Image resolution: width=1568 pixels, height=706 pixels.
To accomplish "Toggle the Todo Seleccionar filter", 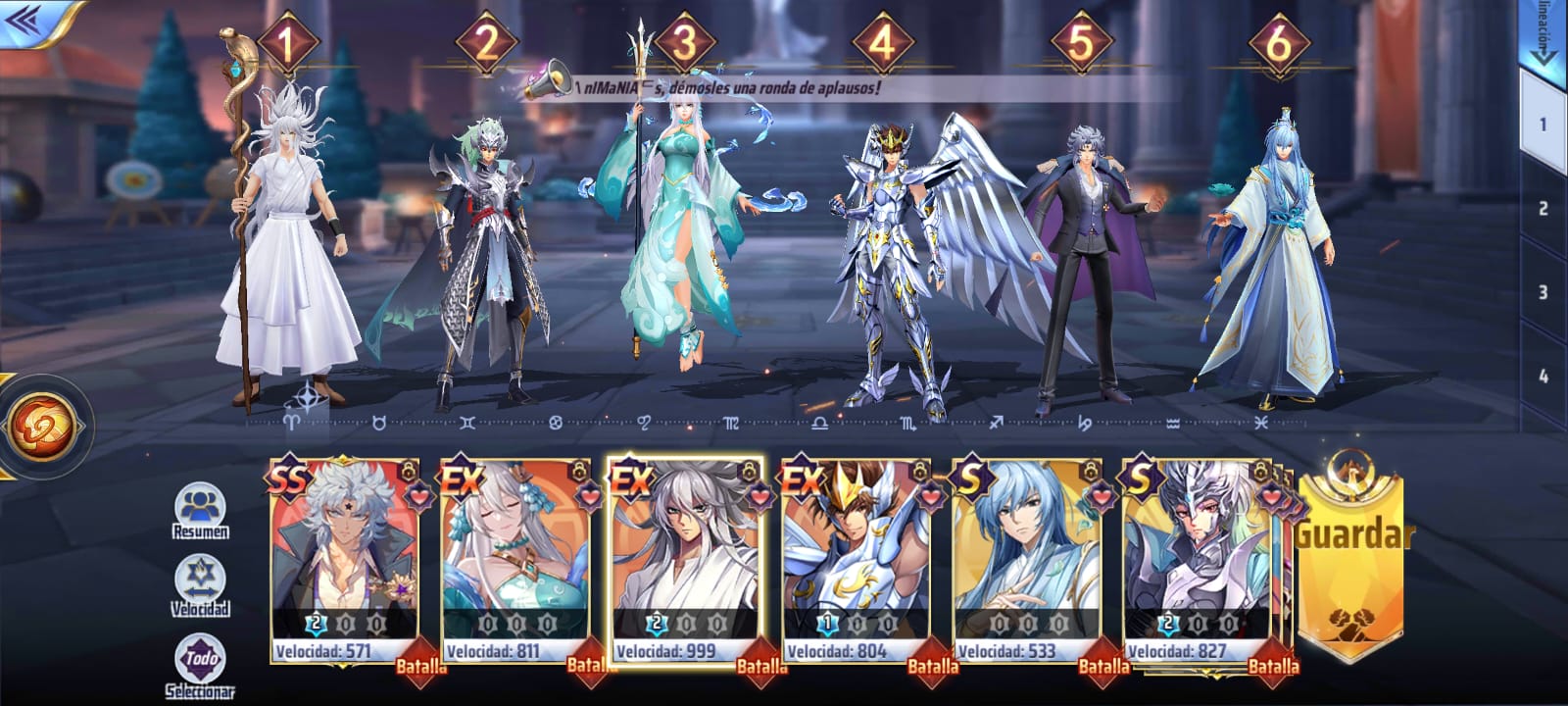I will pos(200,665).
